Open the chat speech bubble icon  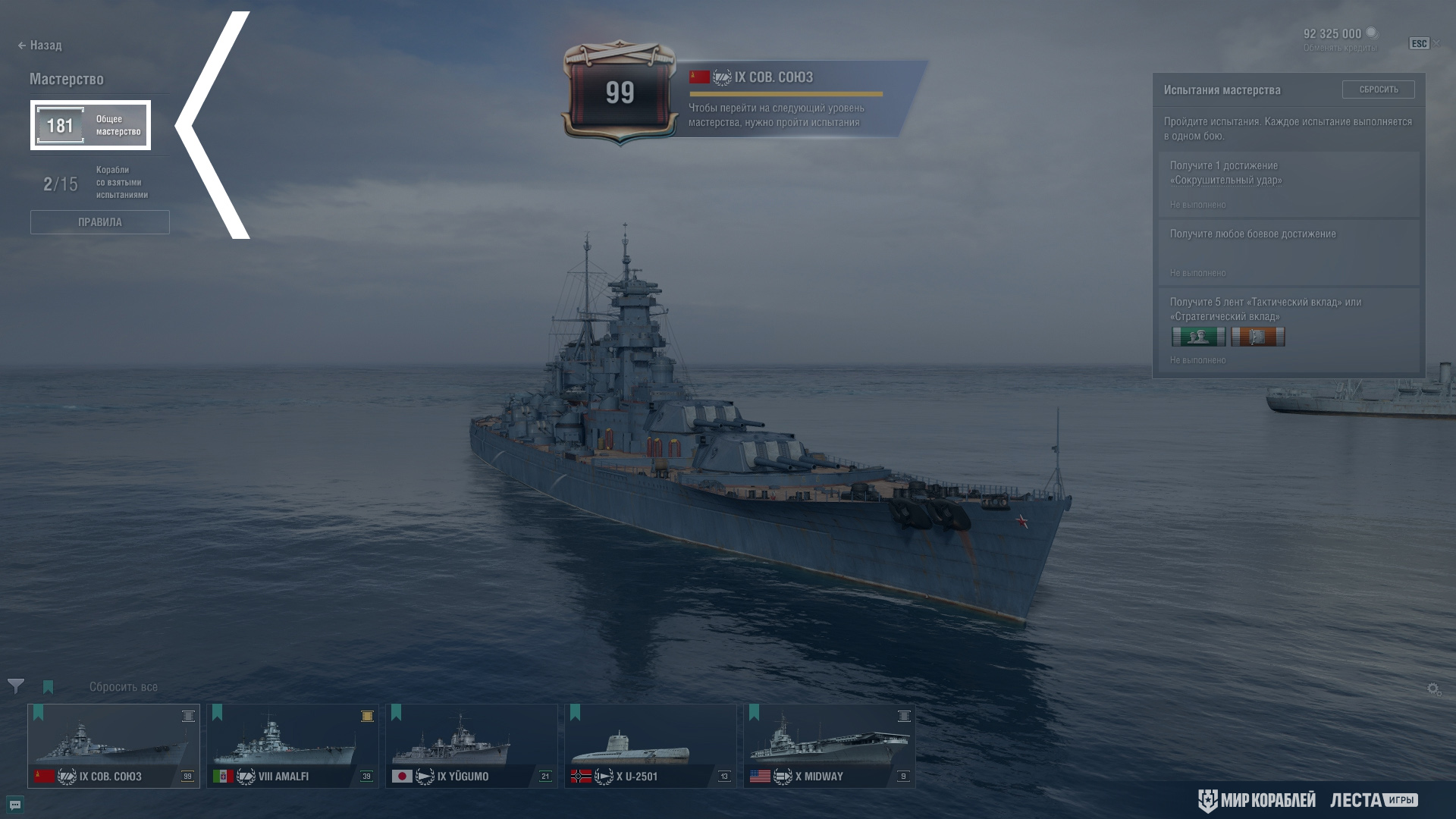[x=14, y=805]
